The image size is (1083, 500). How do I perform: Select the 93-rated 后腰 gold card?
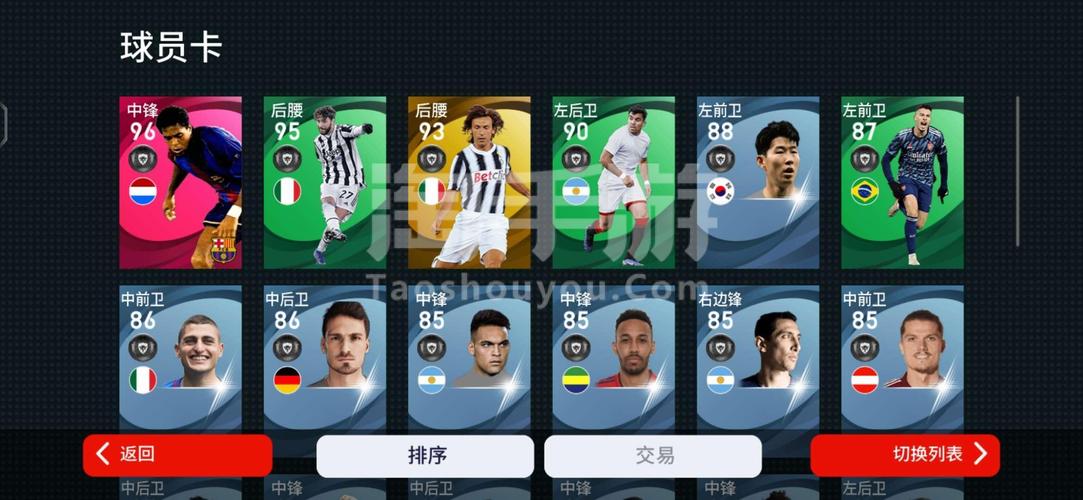tap(469, 183)
